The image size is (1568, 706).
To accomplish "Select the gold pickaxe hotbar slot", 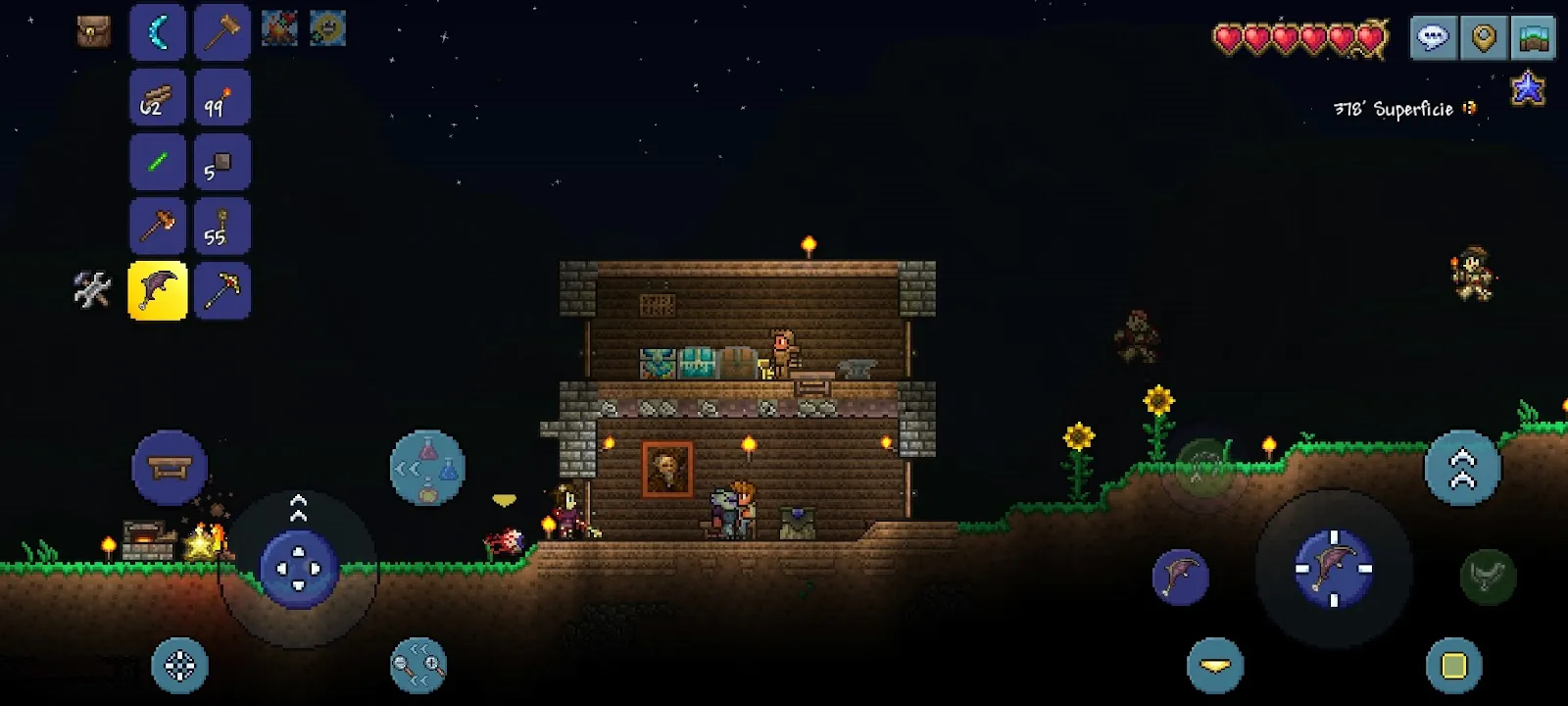I will [x=221, y=291].
